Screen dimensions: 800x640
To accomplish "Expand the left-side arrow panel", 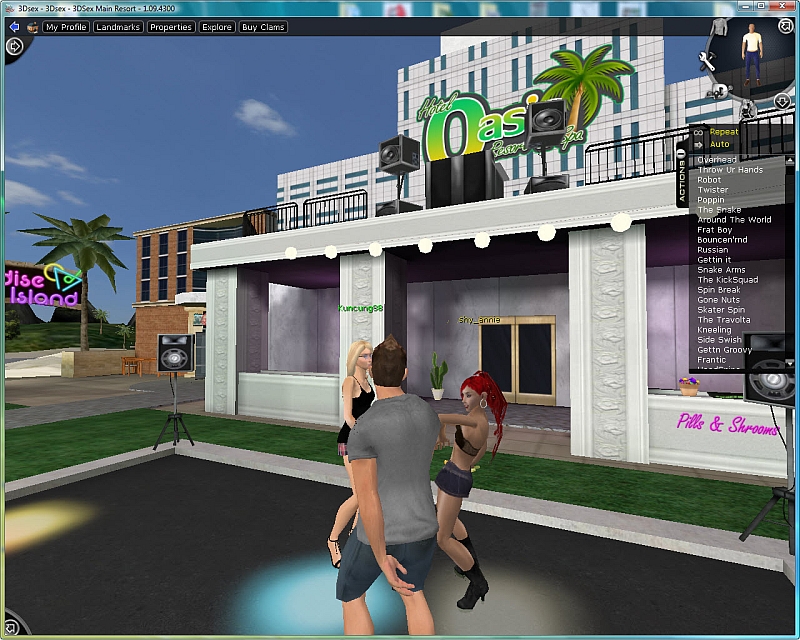I will [x=14, y=46].
